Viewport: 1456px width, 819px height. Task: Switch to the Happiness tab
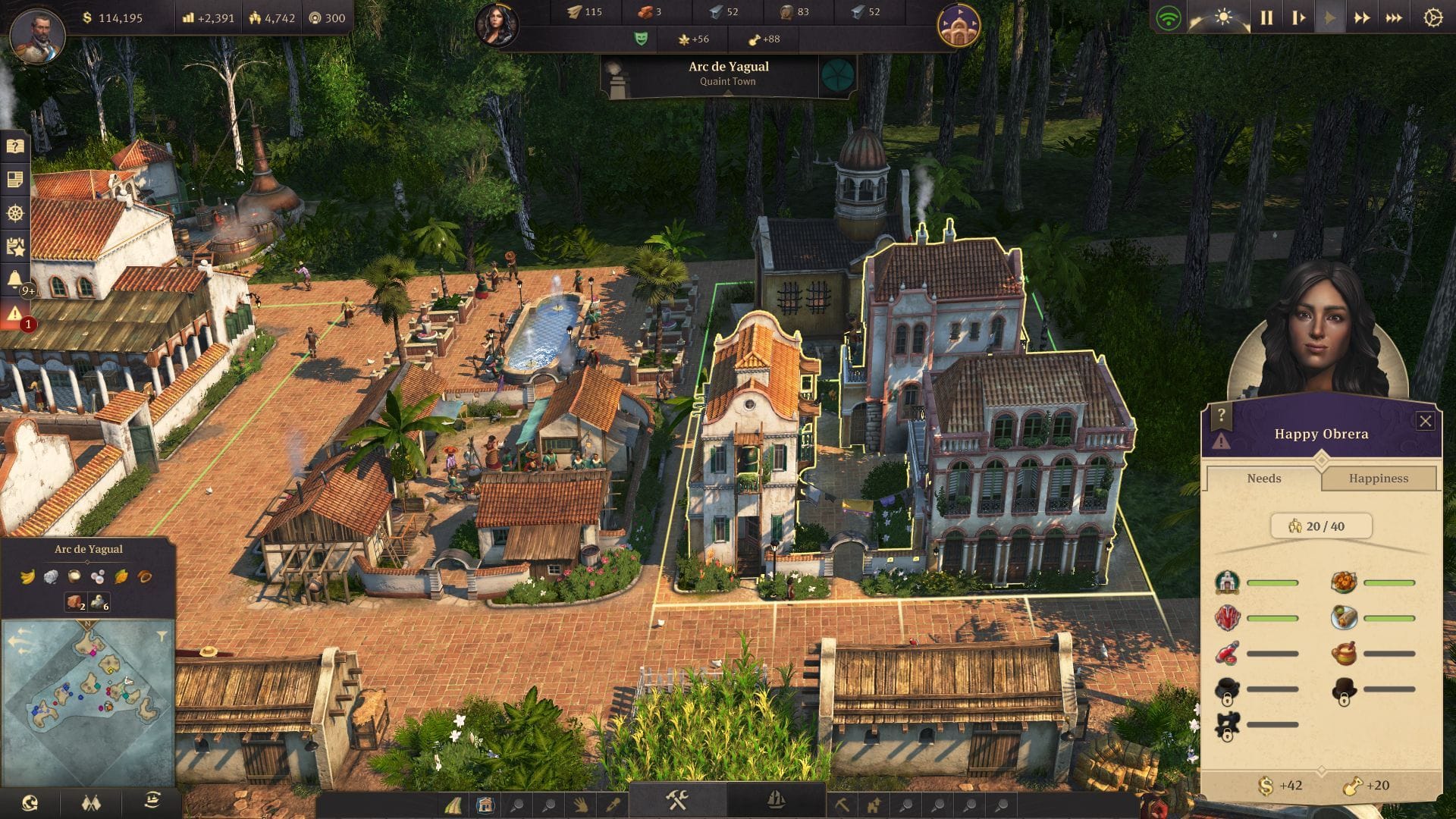coord(1379,478)
